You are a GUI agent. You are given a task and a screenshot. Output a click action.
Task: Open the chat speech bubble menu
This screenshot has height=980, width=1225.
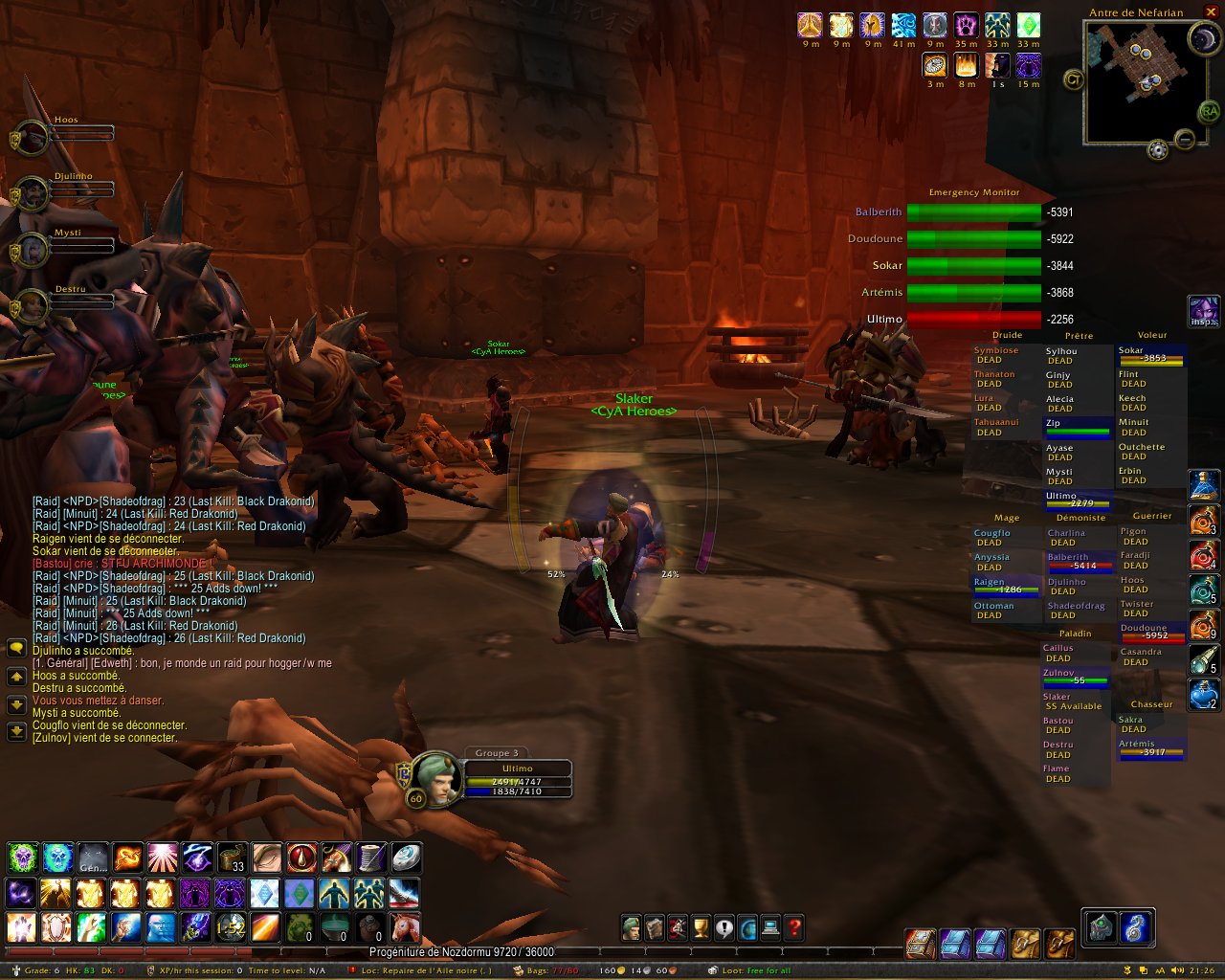coord(16,649)
